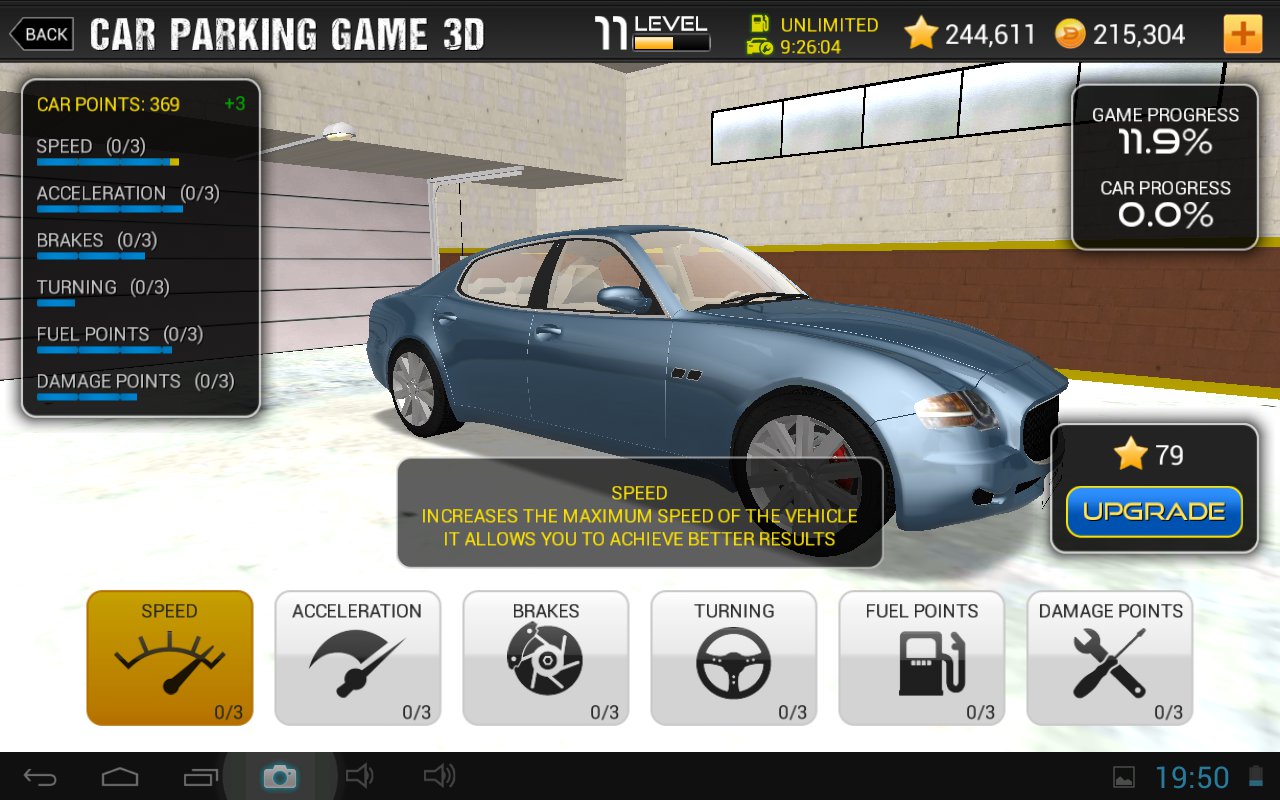
Task: Select the Fuel Points upgrade tile
Action: tap(921, 657)
